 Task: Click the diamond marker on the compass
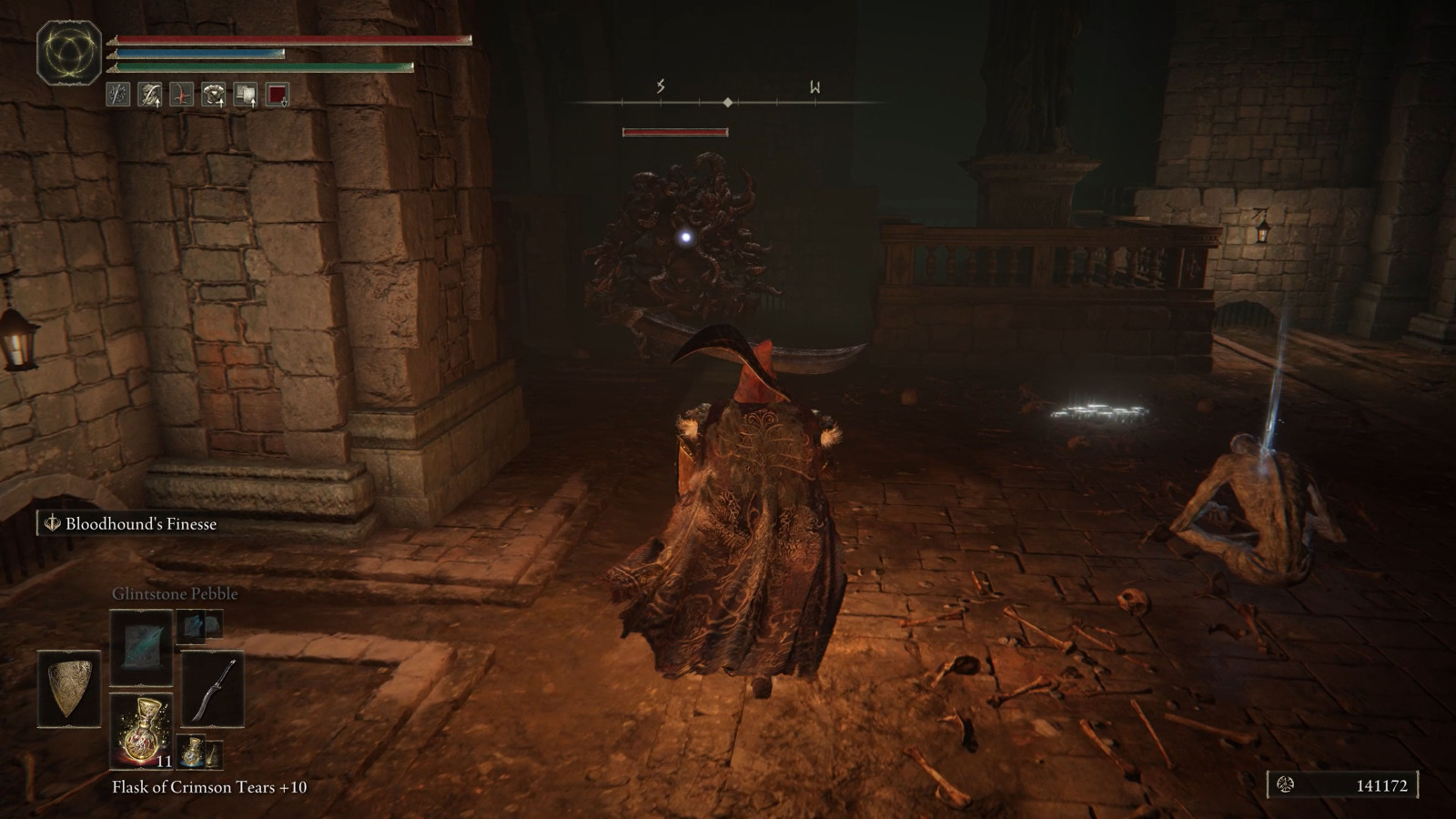(x=727, y=102)
